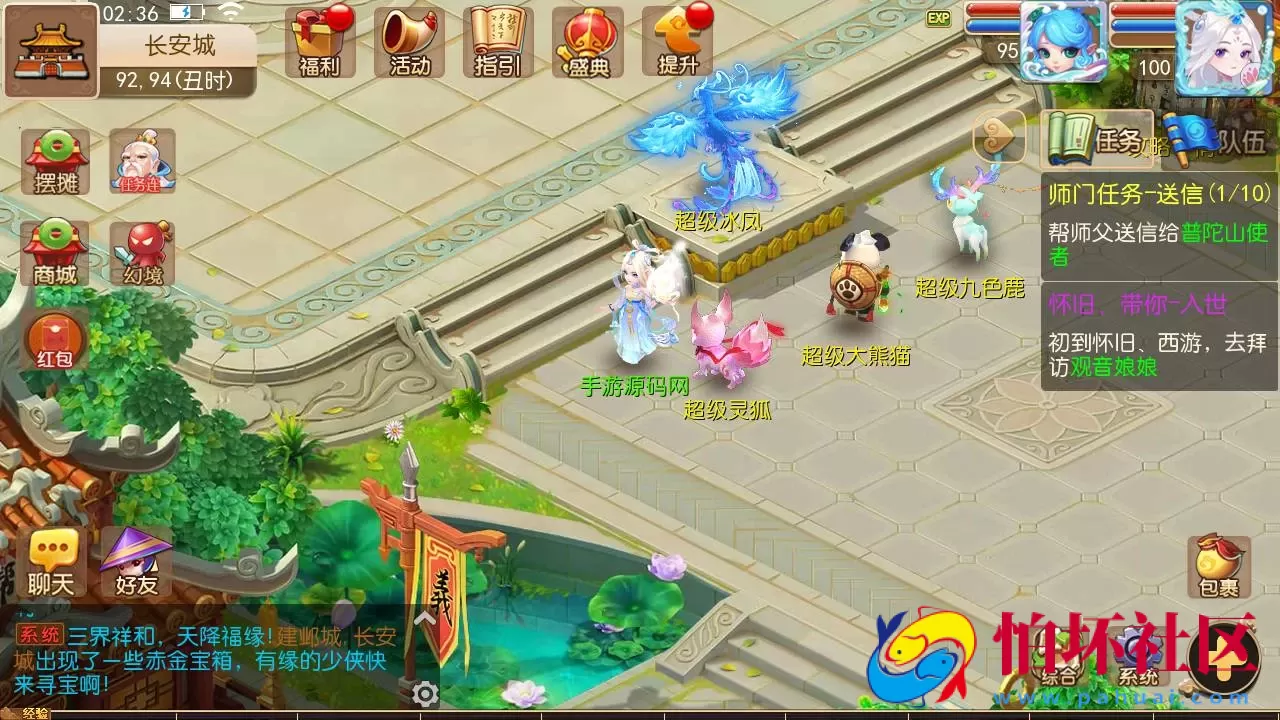The width and height of the screenshot is (1280, 720).
Task: Open the 指引 (guide) book icon
Action: pos(496,40)
